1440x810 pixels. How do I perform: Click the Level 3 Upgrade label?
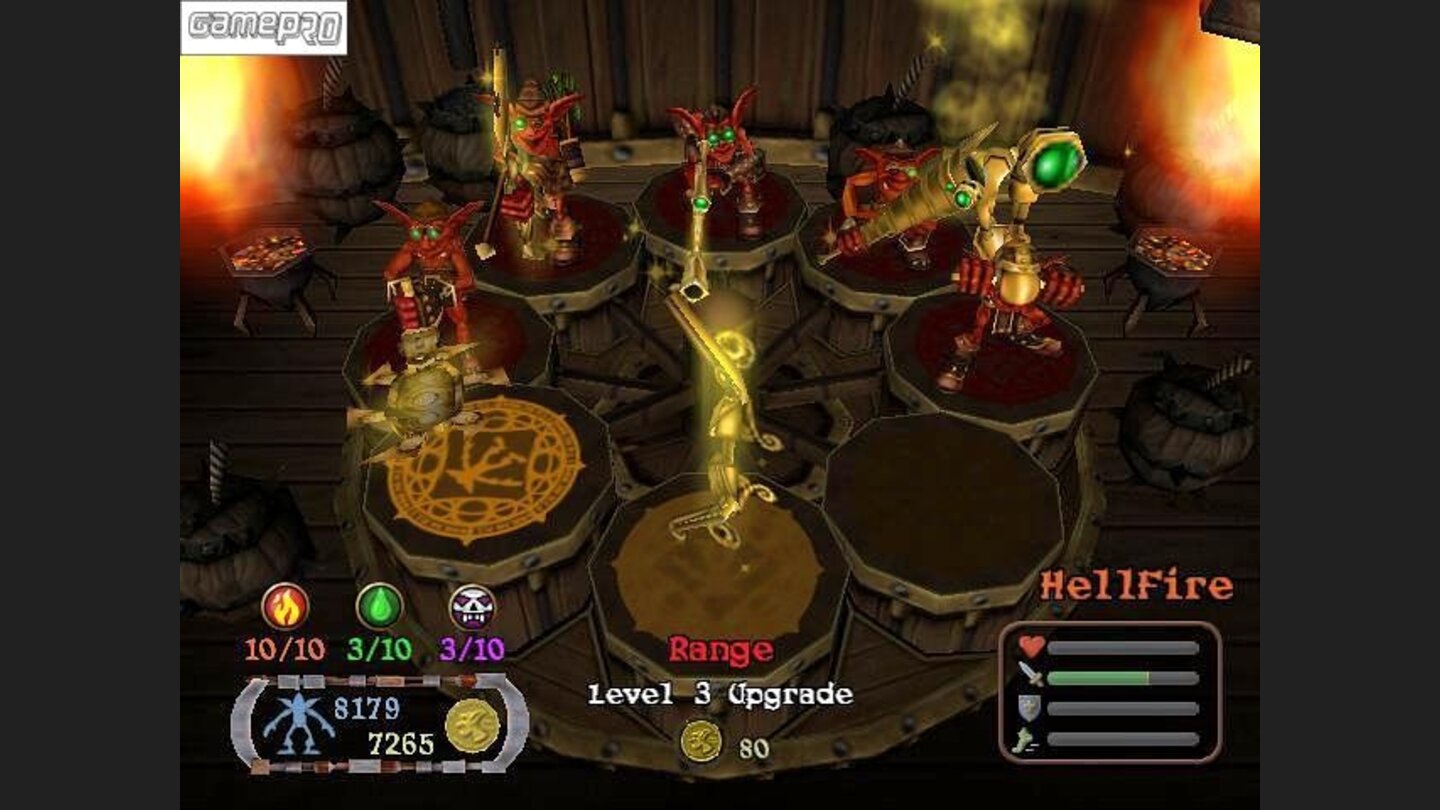coord(720,695)
